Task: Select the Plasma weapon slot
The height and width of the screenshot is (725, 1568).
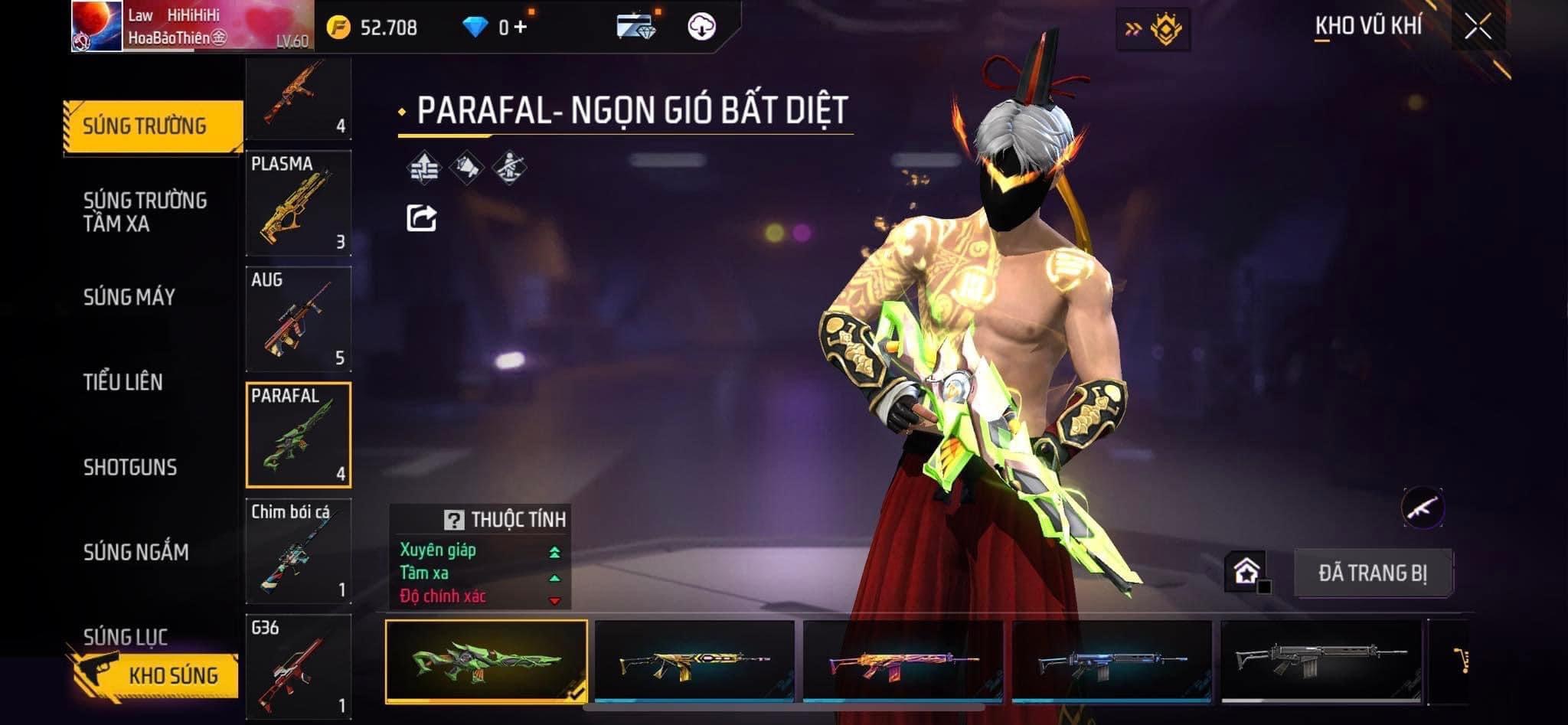Action: [x=299, y=204]
